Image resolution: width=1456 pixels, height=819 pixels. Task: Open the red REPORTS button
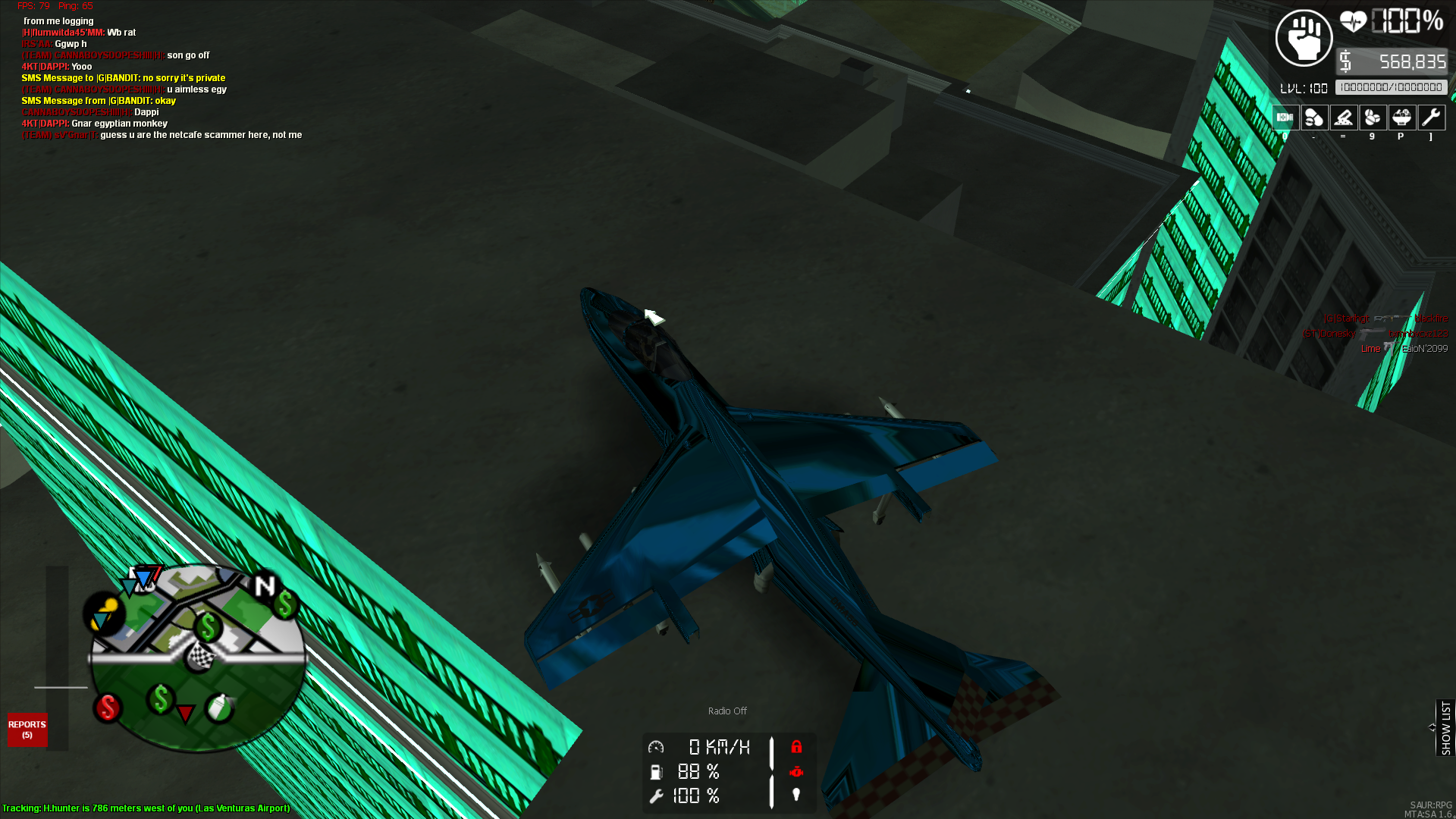[x=27, y=730]
